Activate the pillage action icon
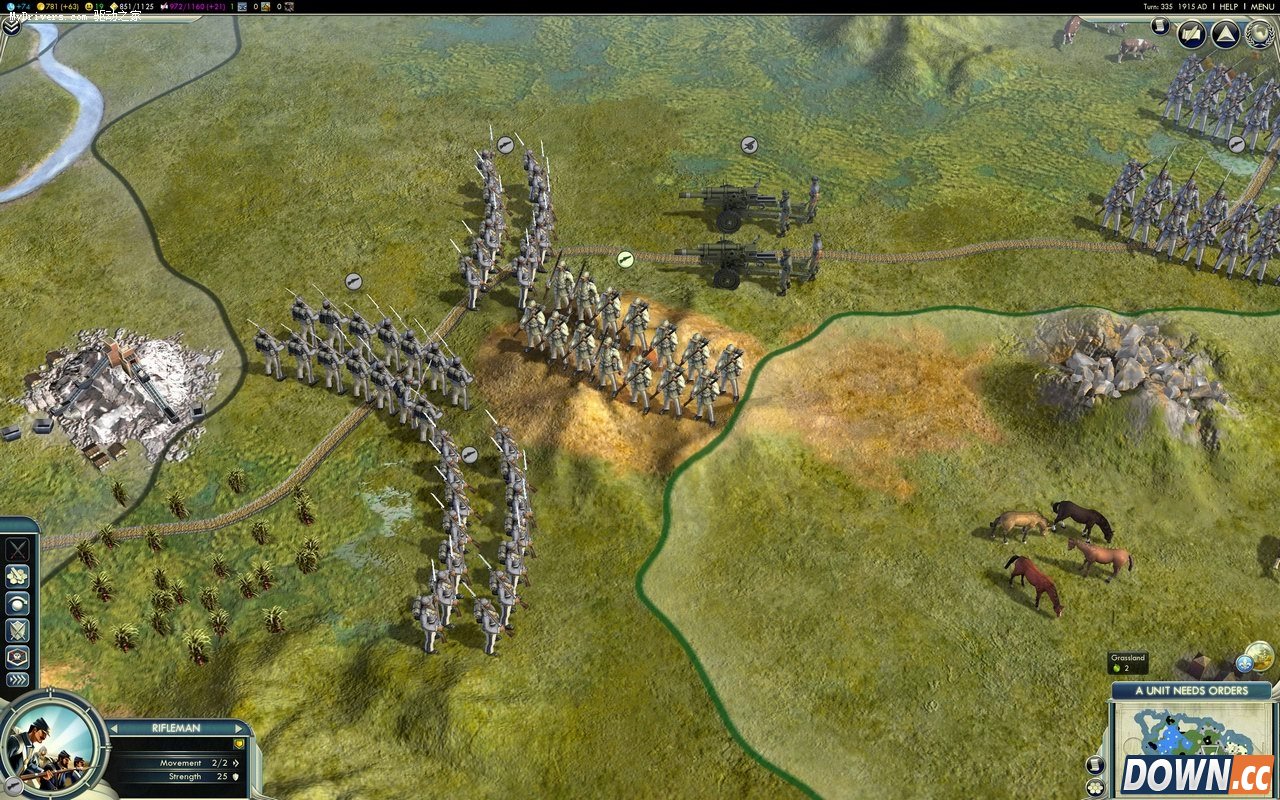Screen dimensions: 1280x800 [18, 549]
